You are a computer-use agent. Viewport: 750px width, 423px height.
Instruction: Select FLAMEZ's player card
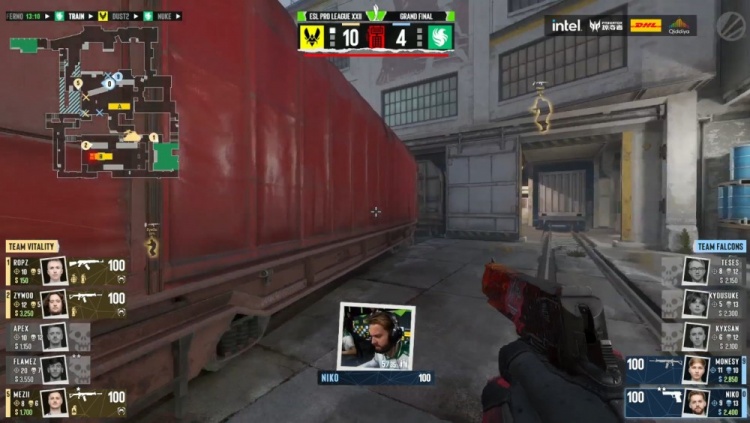coord(50,369)
